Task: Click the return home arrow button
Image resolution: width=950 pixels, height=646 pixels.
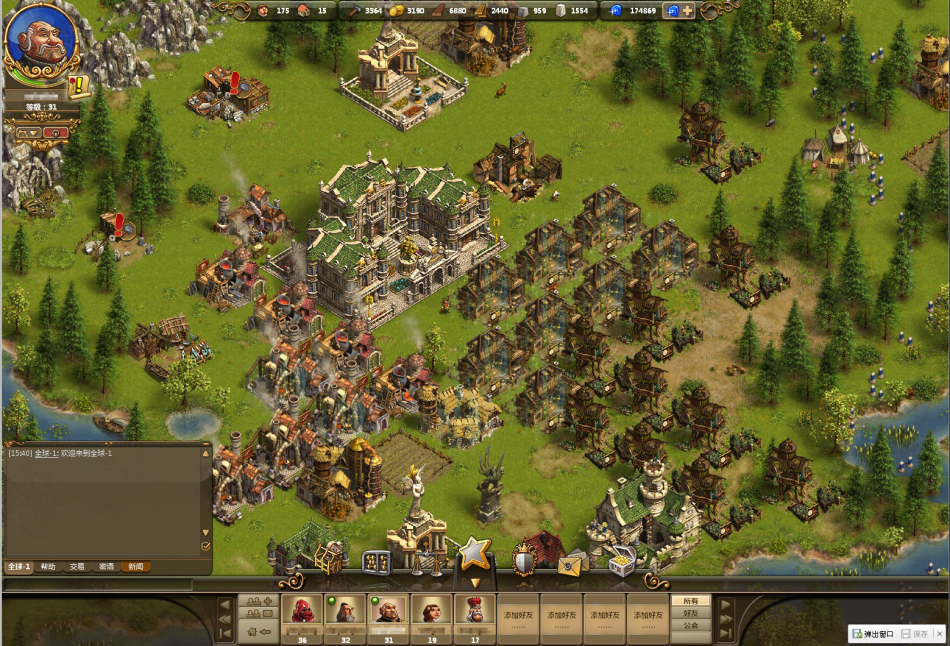Action: (257, 631)
